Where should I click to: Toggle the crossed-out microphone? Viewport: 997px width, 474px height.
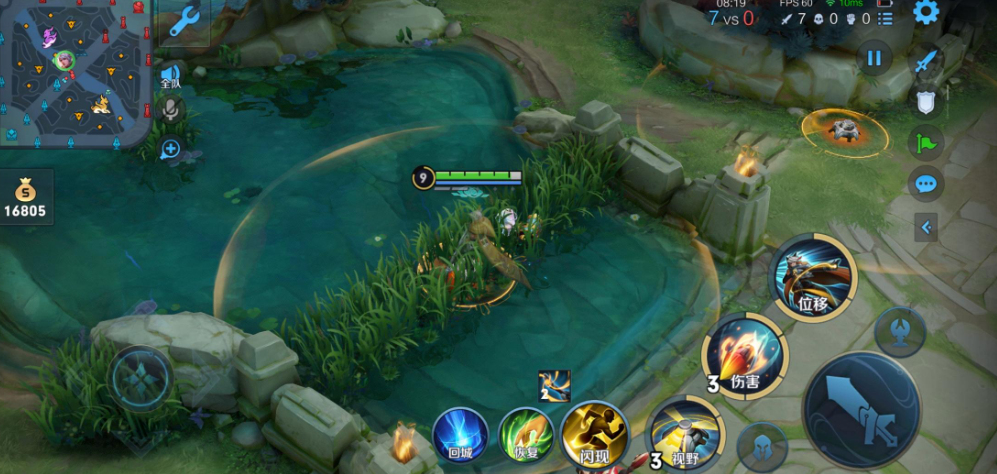pos(170,110)
